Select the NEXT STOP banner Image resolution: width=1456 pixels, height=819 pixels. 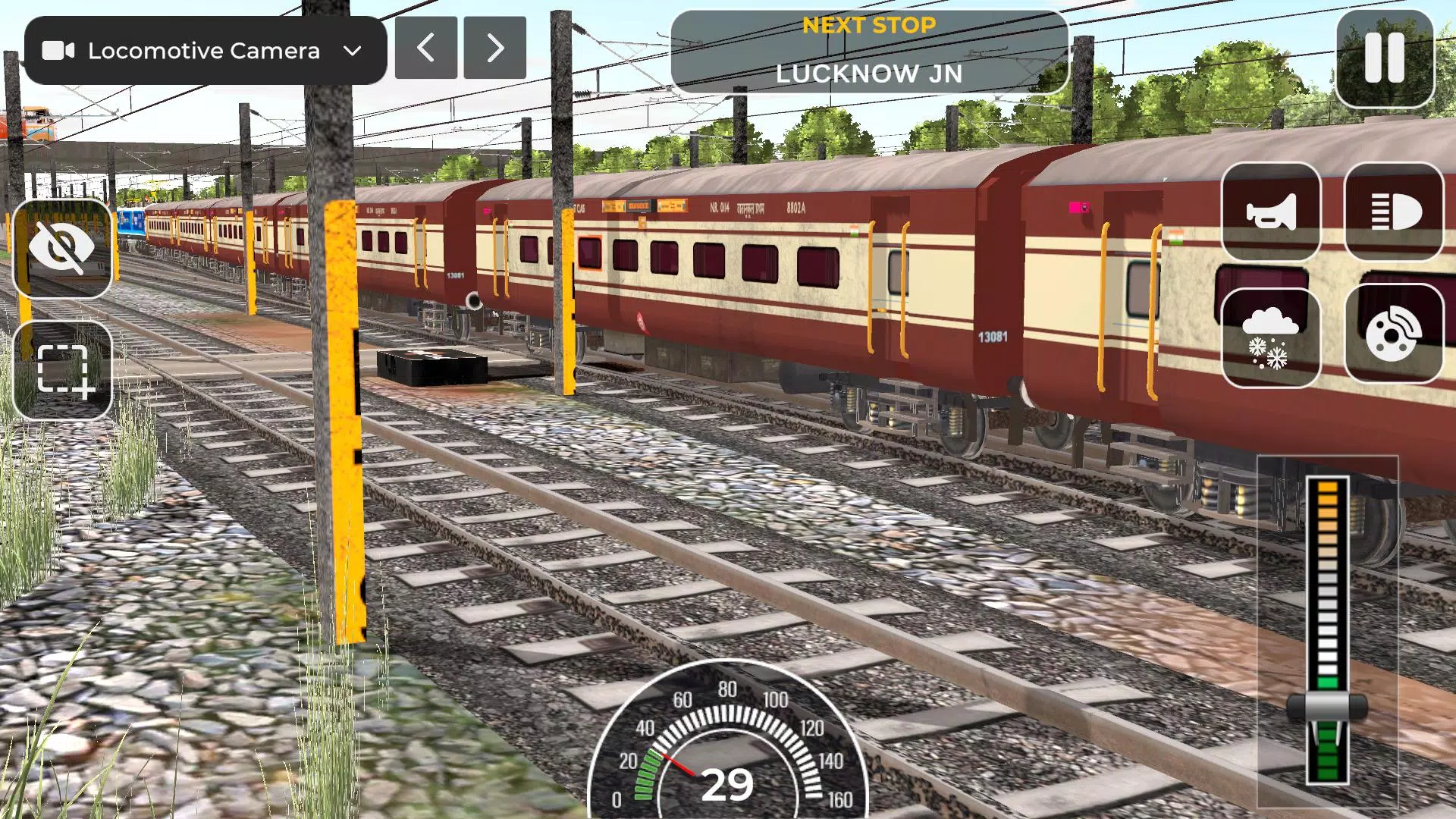869,25
